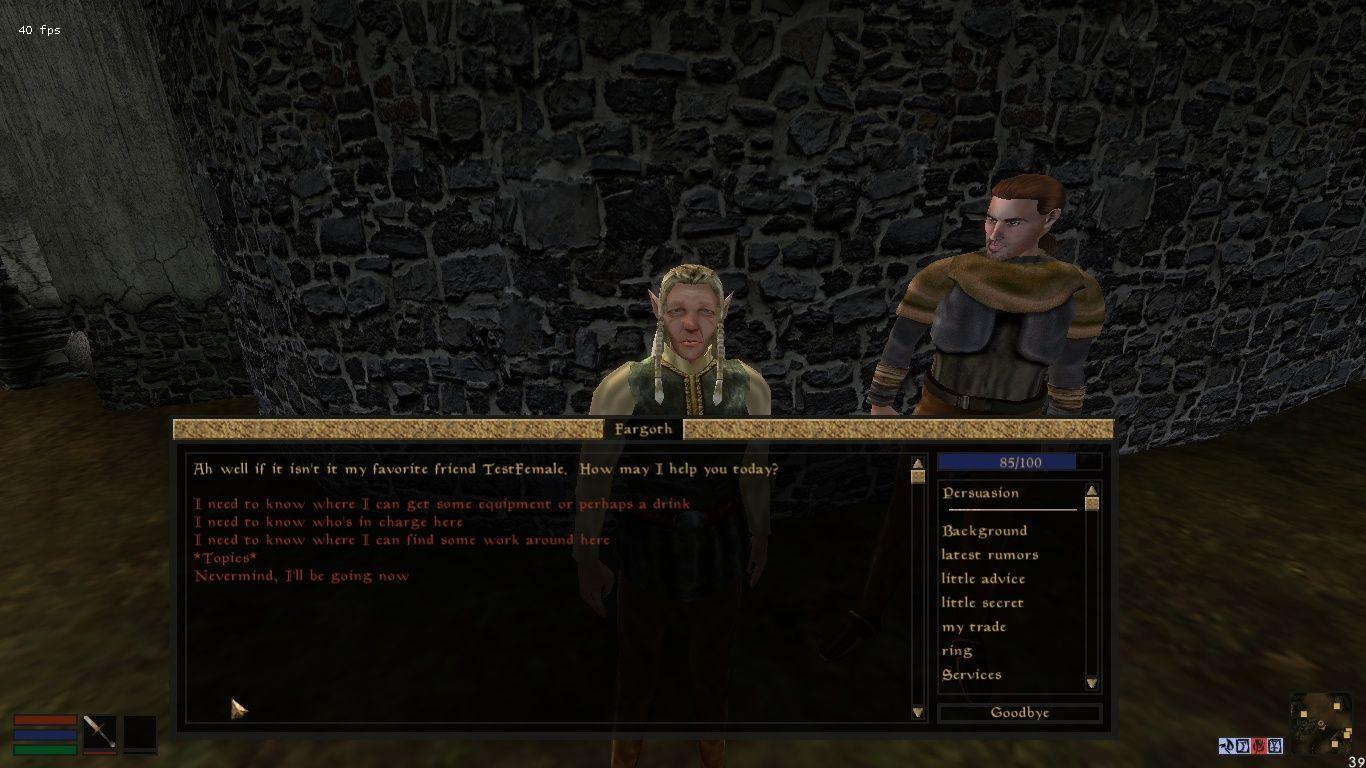Say Goodbye to Fargoth
Screen dimensions: 1366x768
tap(1019, 713)
